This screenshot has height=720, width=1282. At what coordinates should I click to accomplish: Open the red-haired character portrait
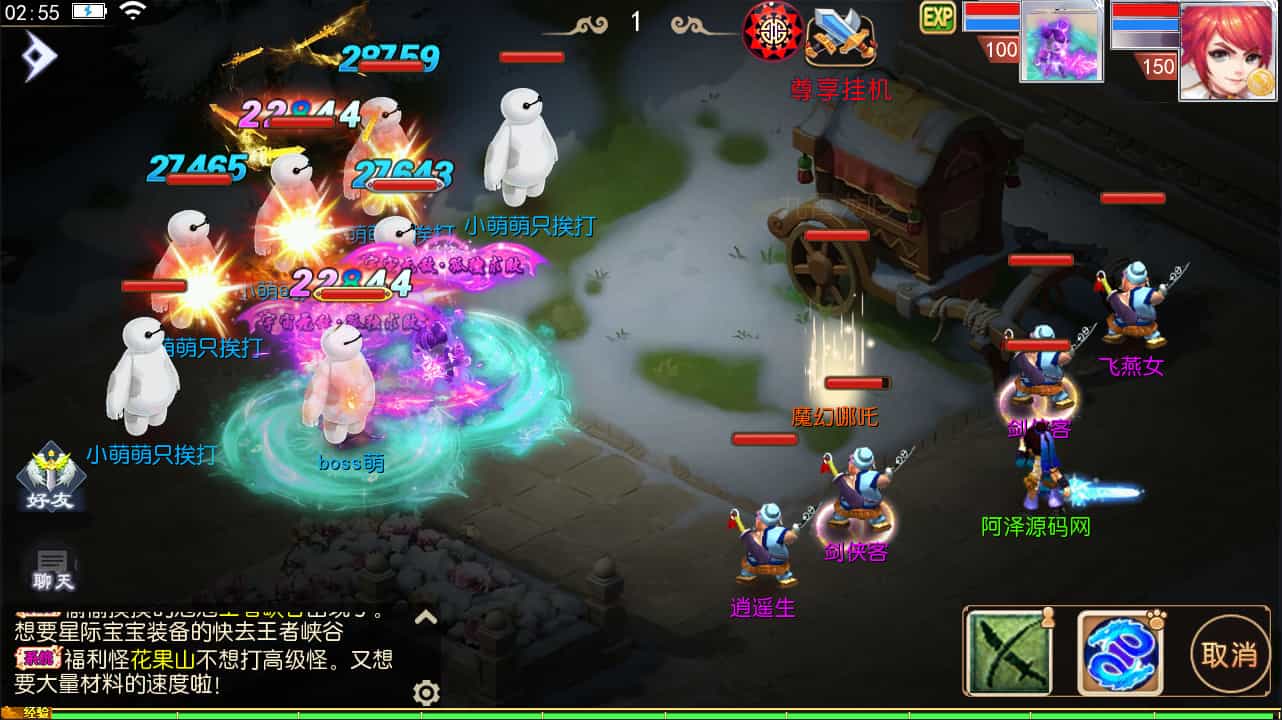click(1227, 50)
